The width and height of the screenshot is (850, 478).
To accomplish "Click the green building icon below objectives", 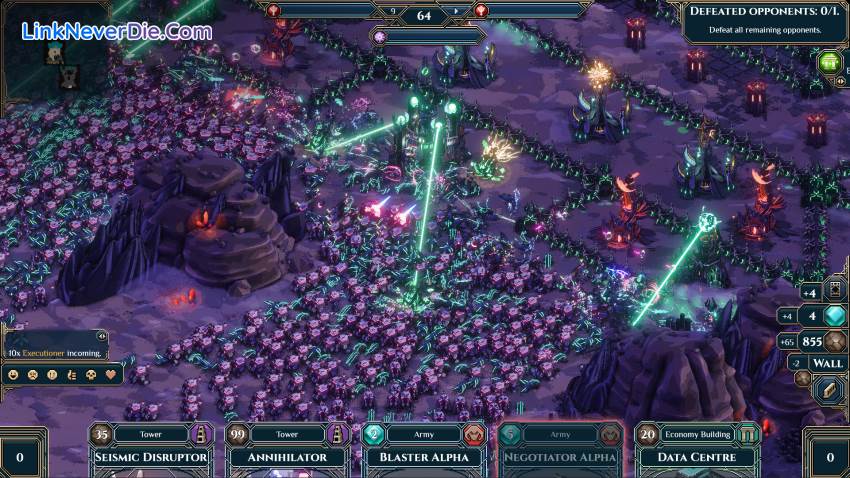I will pos(829,62).
